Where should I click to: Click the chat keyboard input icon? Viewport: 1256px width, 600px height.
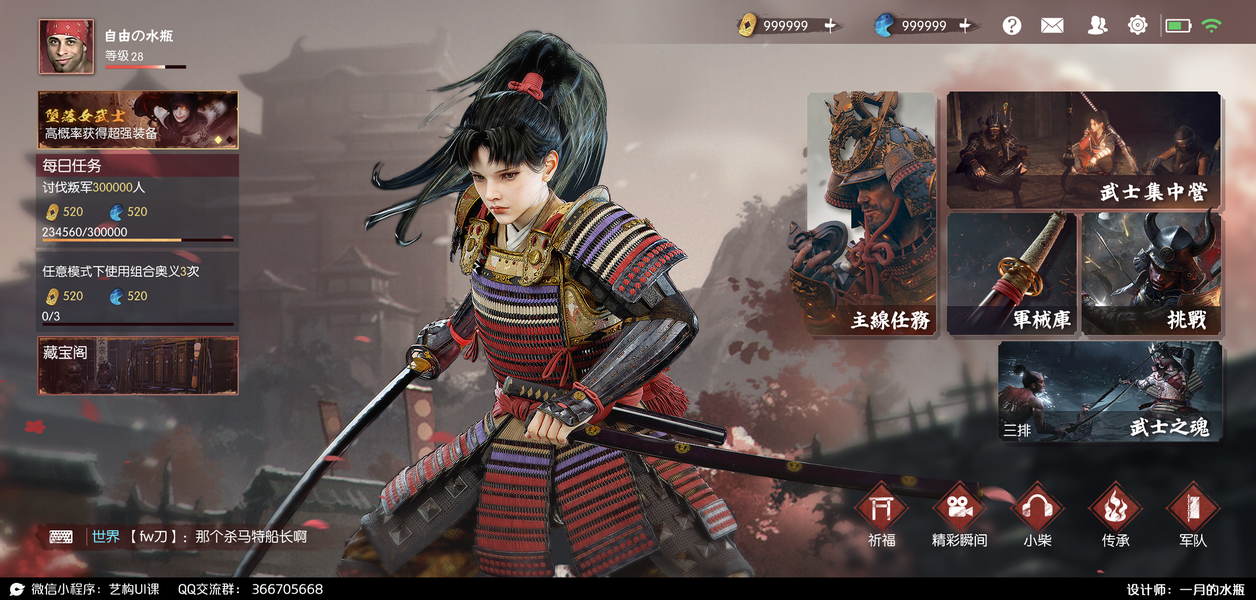coord(60,537)
